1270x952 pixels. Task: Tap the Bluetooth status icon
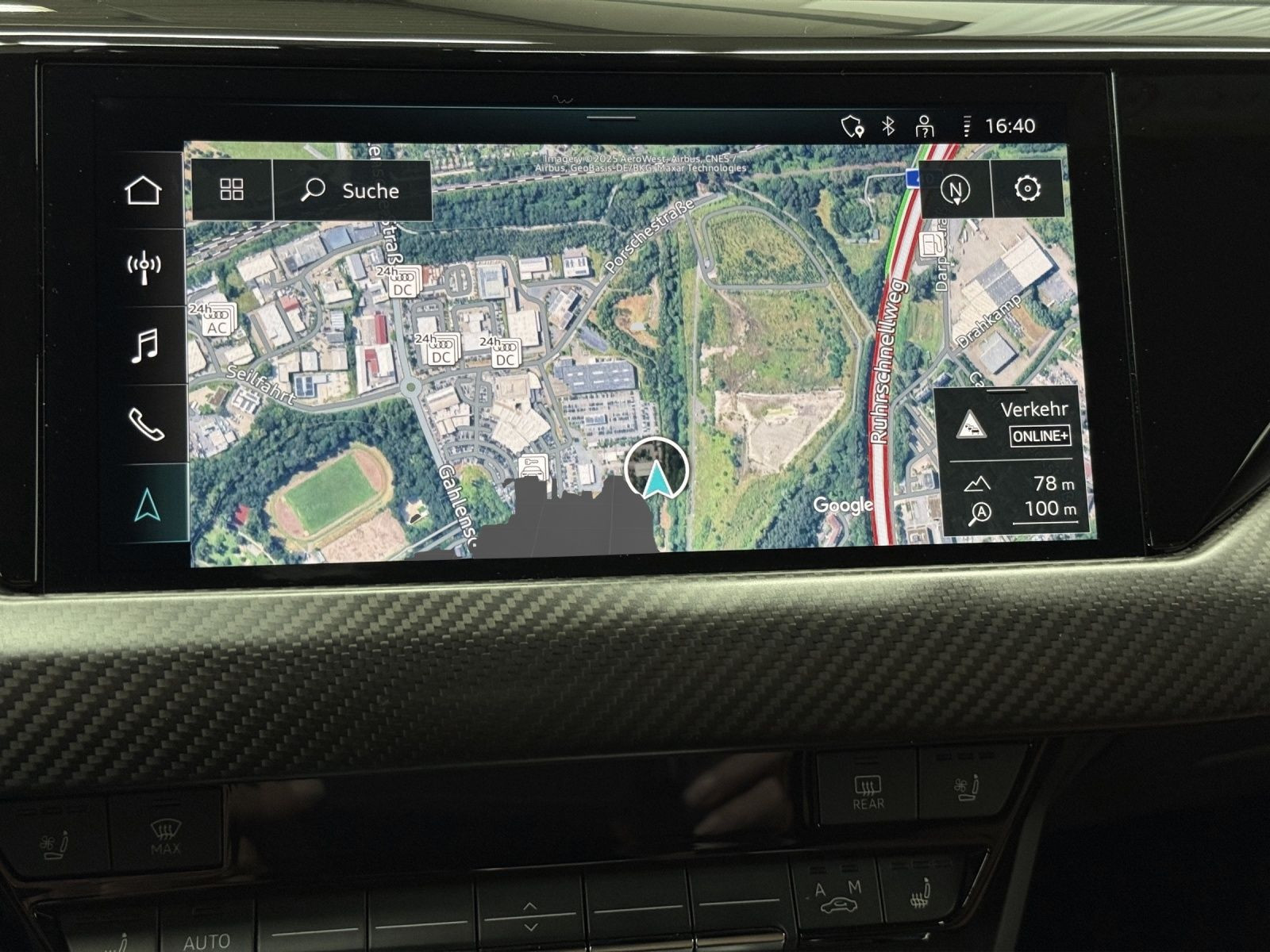(x=888, y=125)
